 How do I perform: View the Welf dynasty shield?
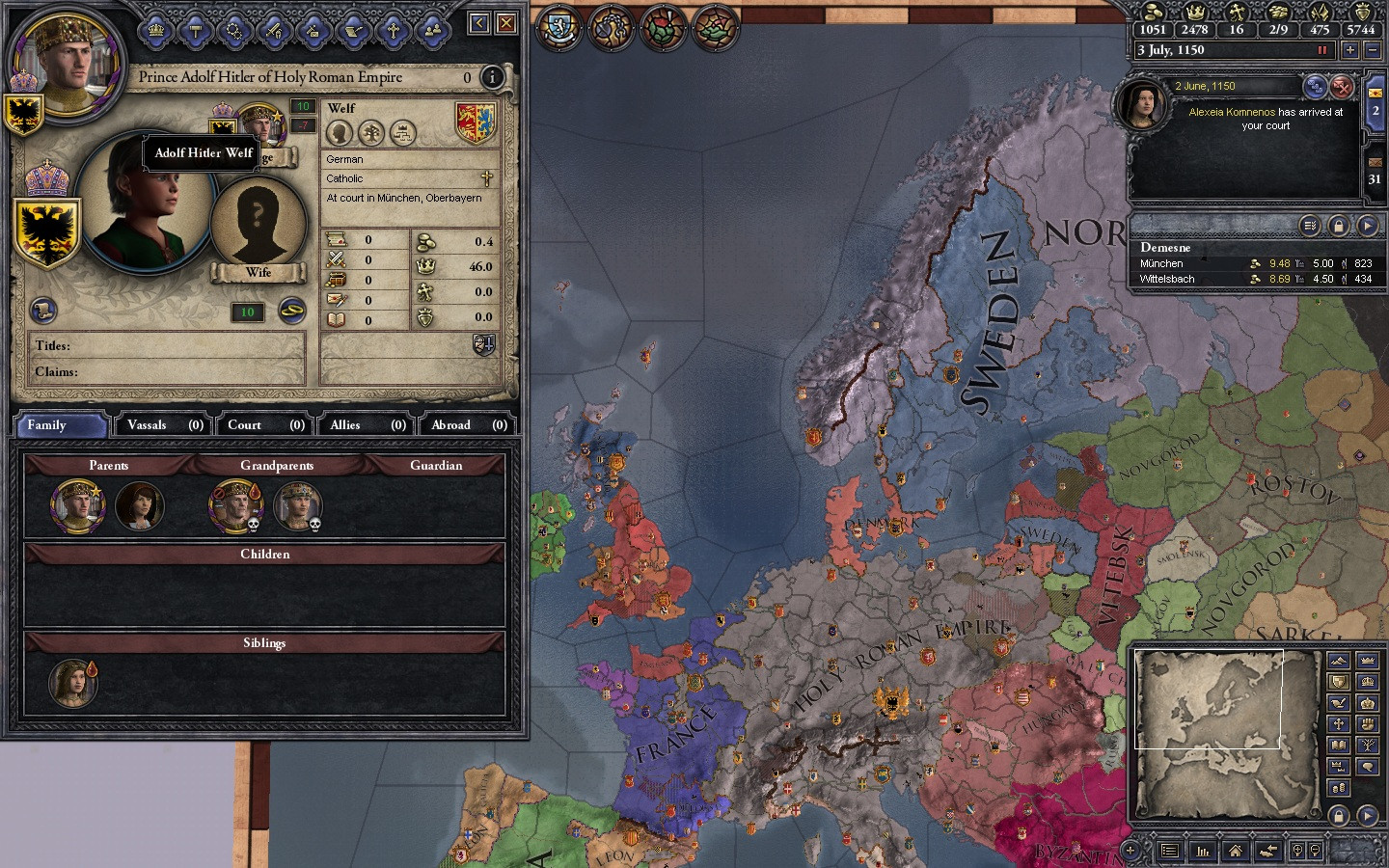pos(475,122)
